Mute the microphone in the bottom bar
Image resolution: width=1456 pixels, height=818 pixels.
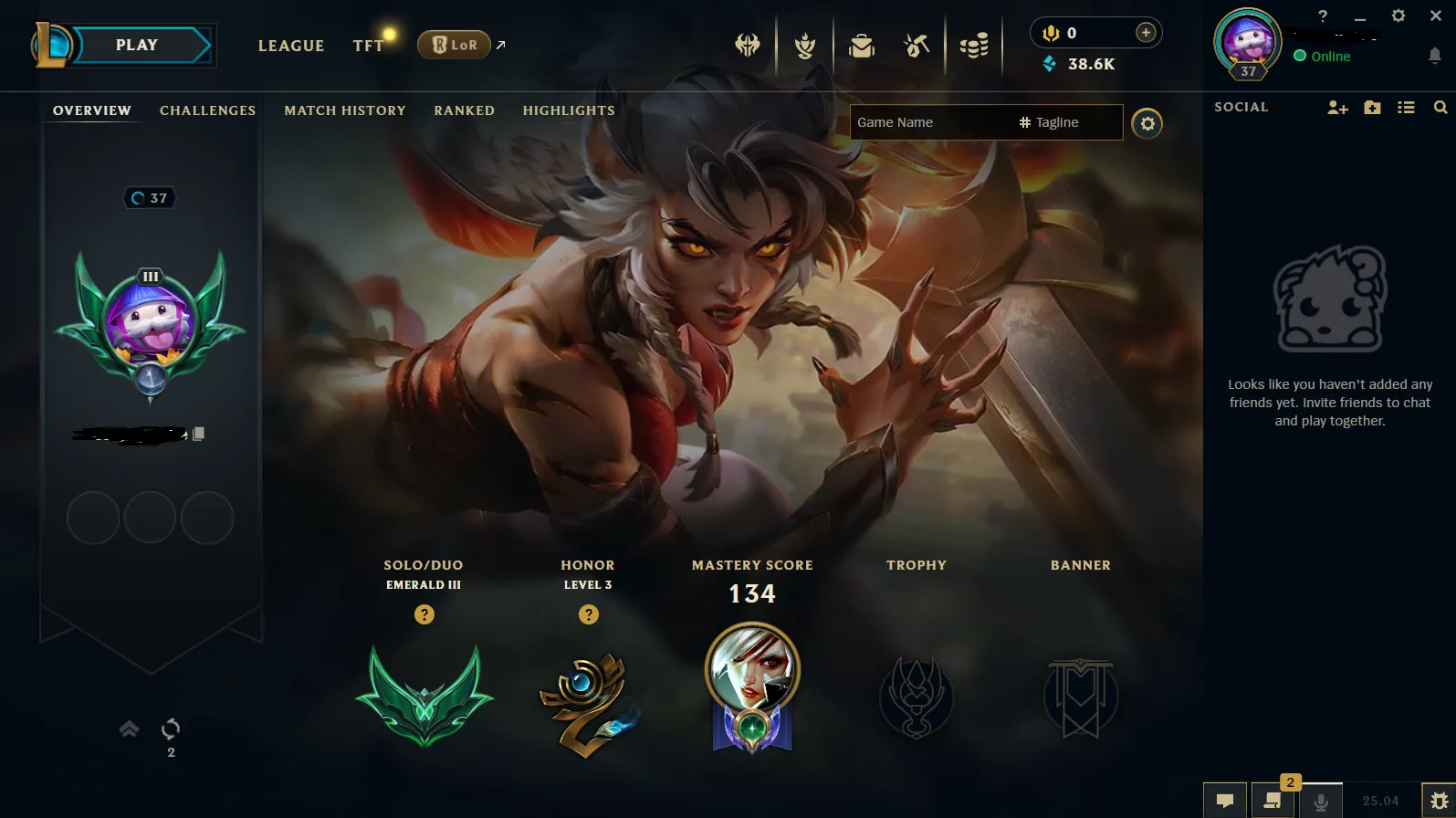tap(1323, 801)
